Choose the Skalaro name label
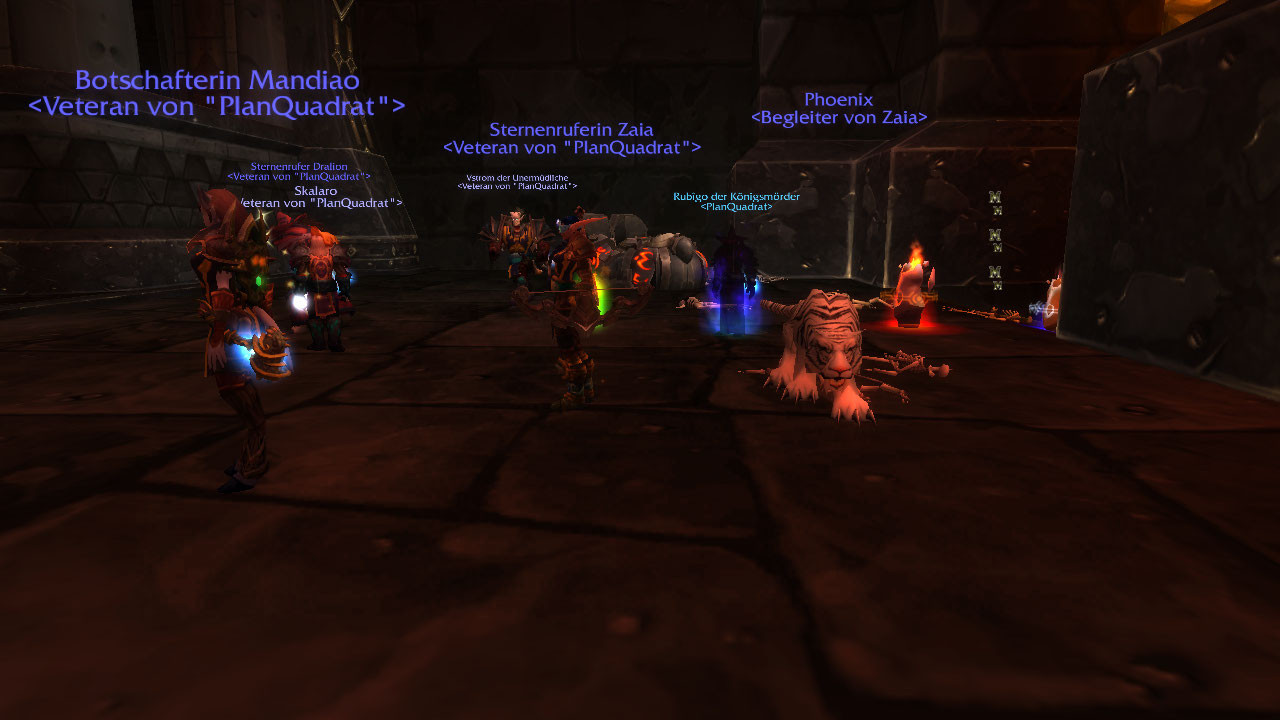This screenshot has height=720, width=1280. [315, 191]
